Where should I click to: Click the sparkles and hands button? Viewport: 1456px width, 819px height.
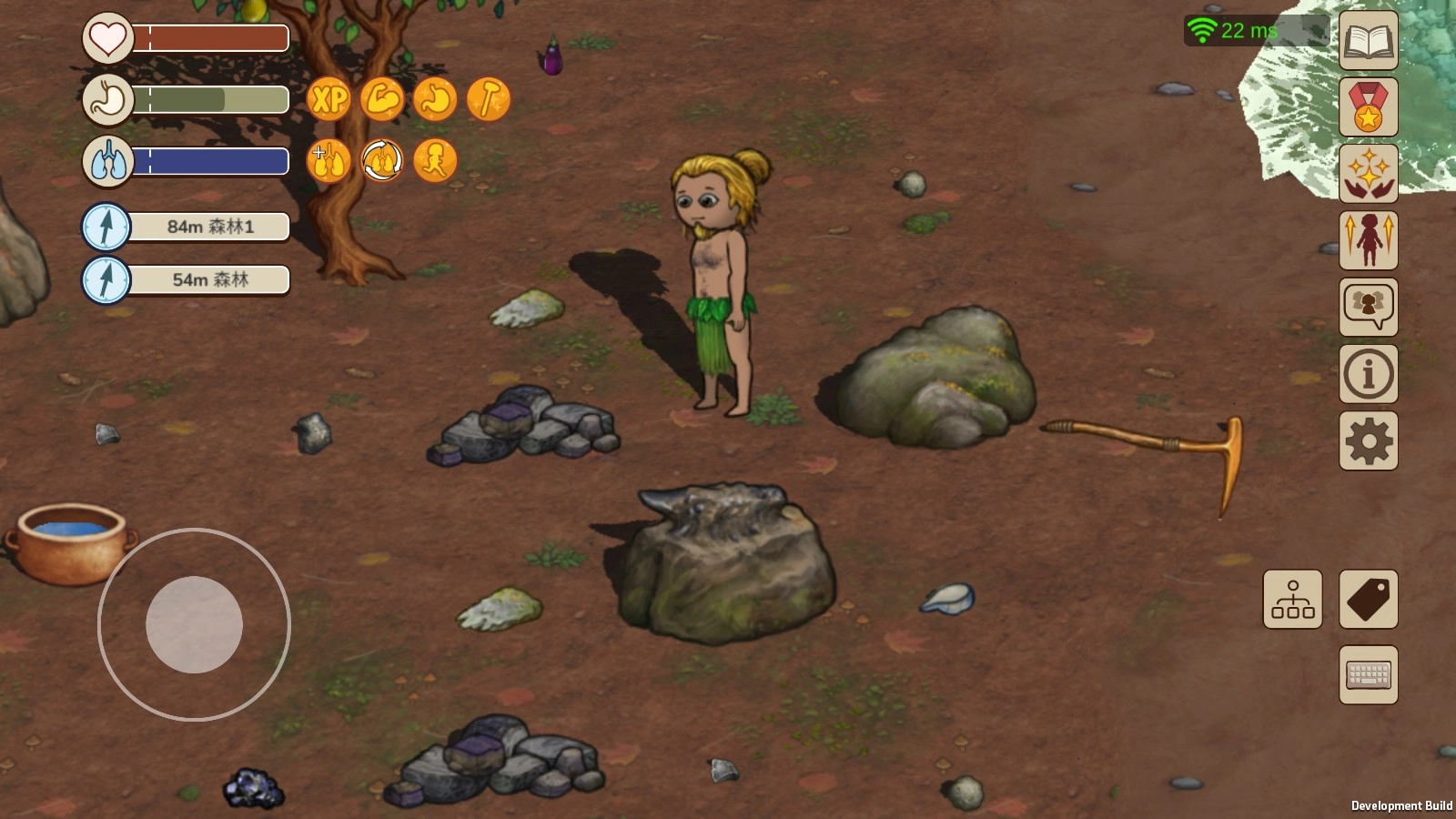pyautogui.click(x=1368, y=174)
